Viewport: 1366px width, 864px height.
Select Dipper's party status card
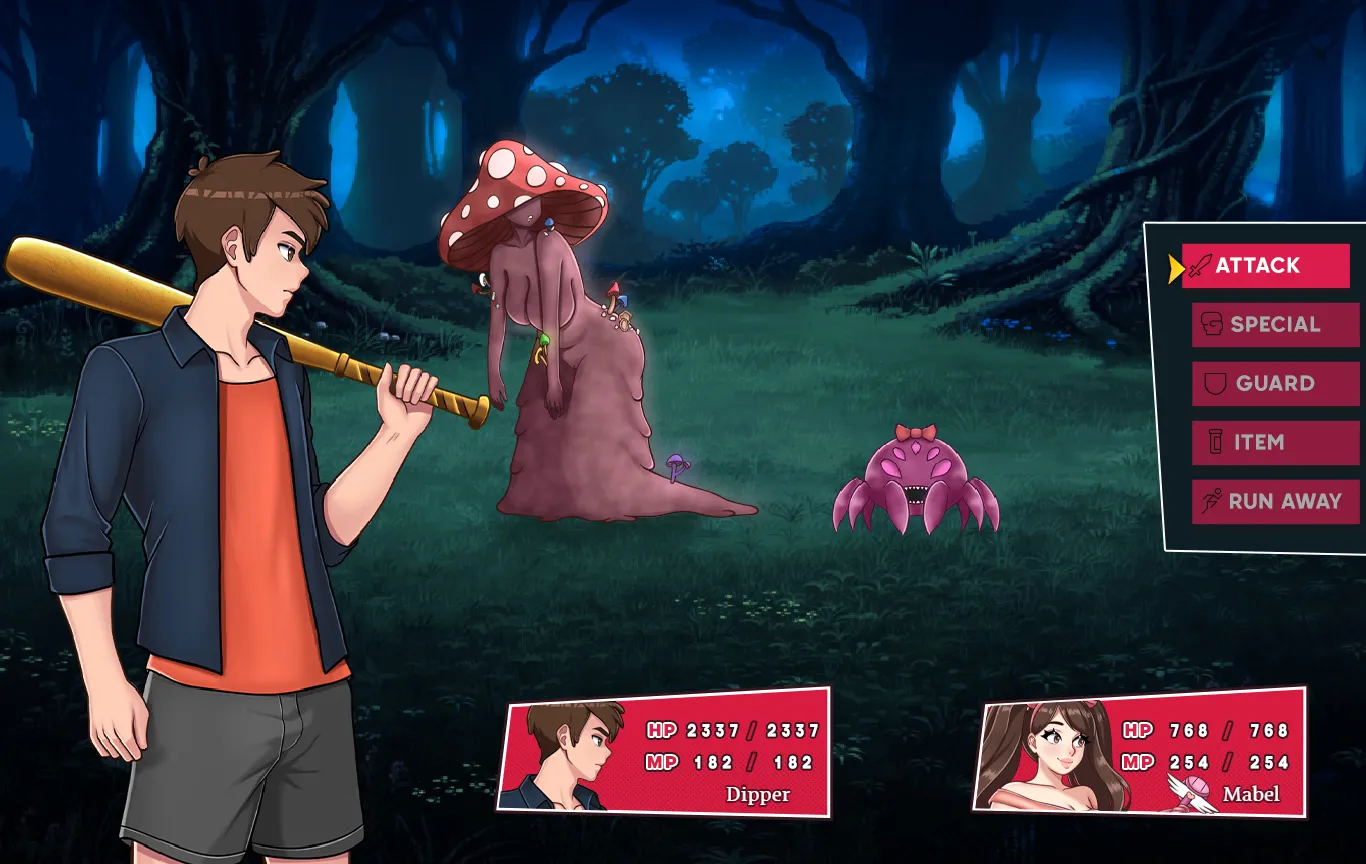click(666, 752)
